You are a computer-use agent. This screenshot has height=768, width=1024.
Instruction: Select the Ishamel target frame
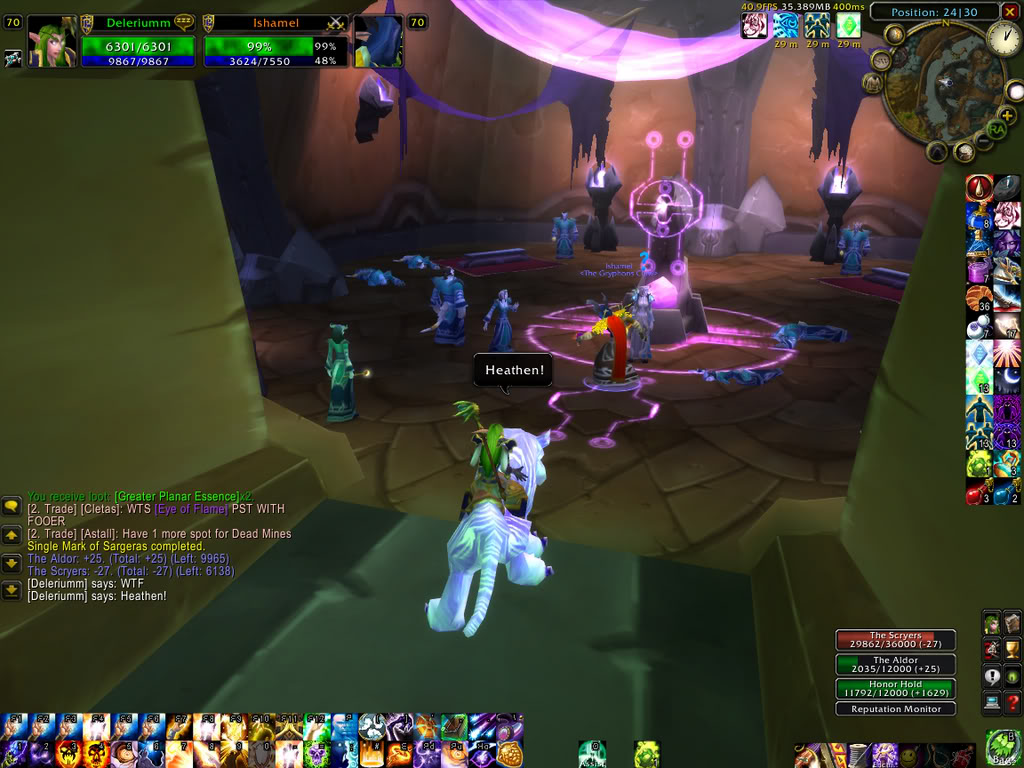[275, 42]
